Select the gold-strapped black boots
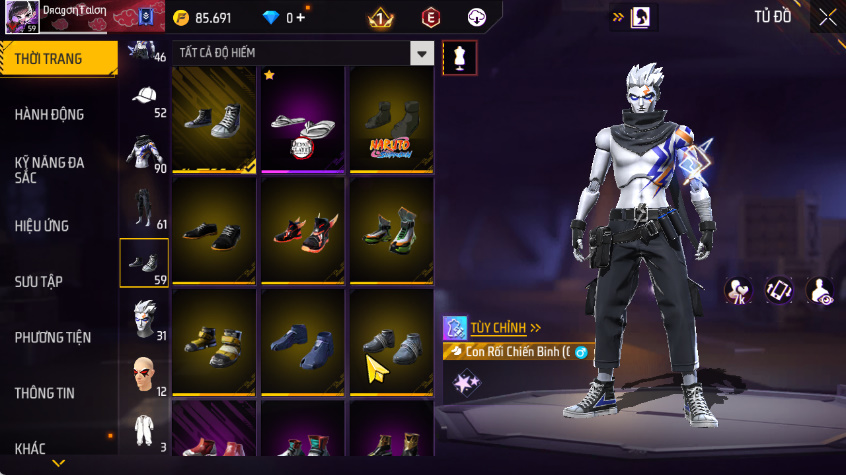This screenshot has height=475, width=846. [x=214, y=340]
